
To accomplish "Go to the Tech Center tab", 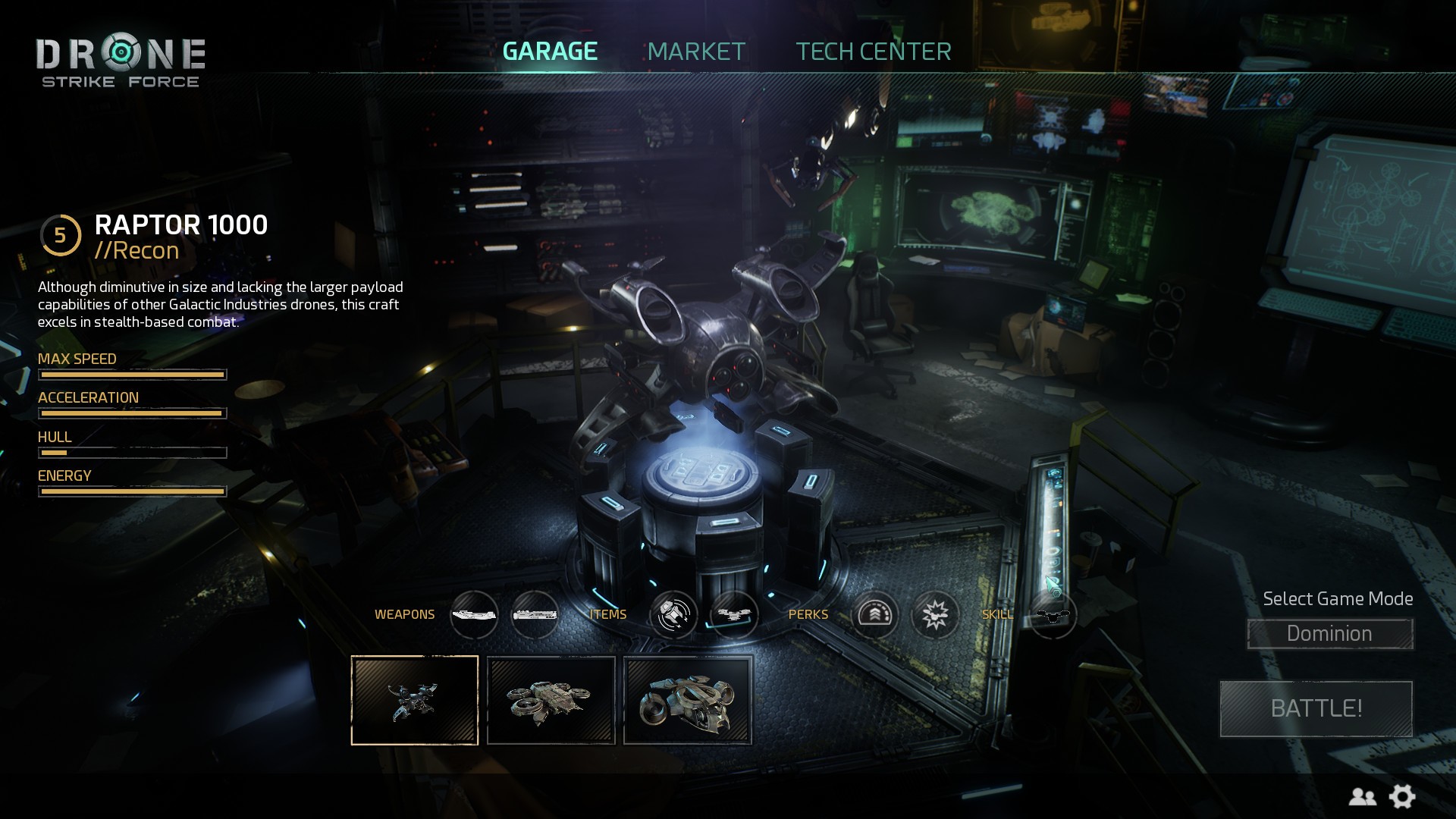I will [873, 52].
